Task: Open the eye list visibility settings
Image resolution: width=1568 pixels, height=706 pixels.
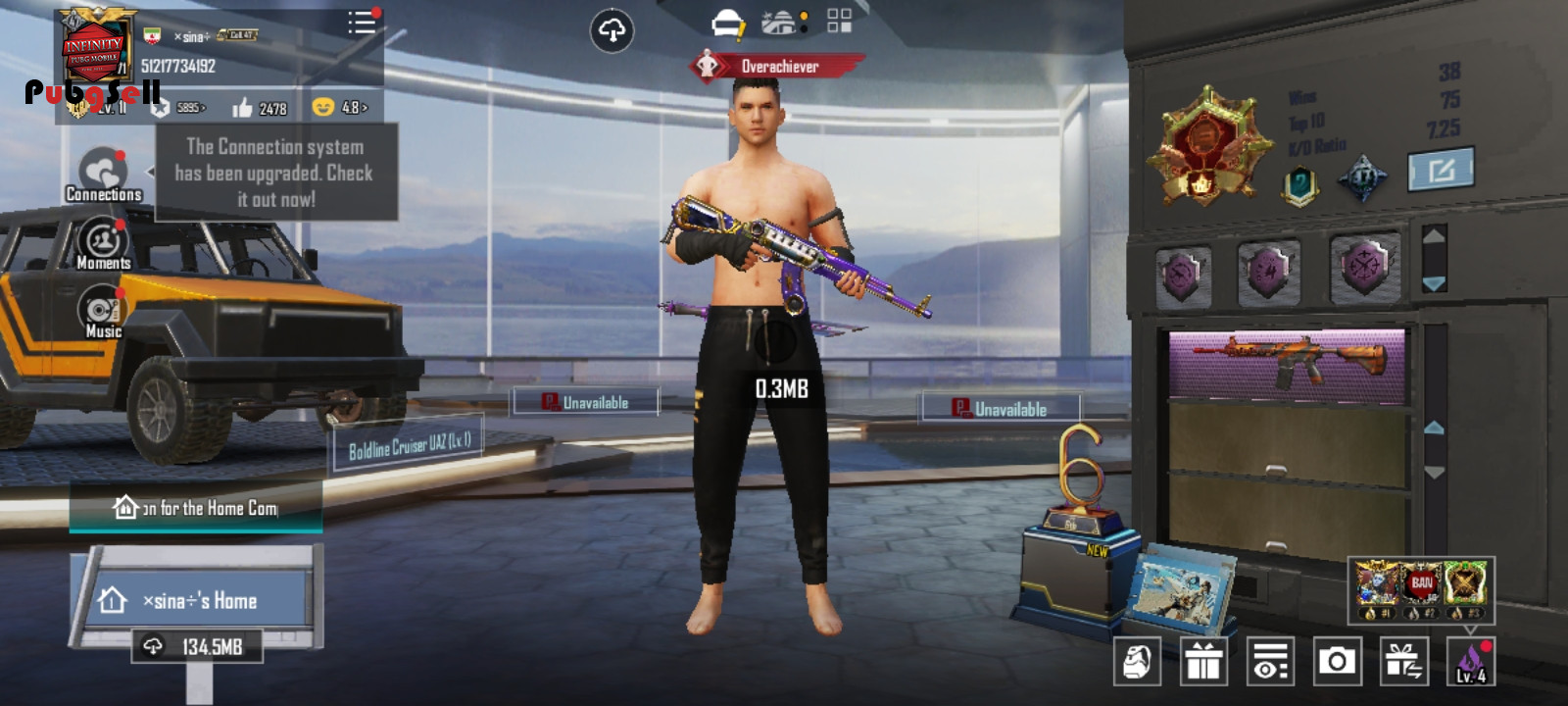Action: (1270, 662)
